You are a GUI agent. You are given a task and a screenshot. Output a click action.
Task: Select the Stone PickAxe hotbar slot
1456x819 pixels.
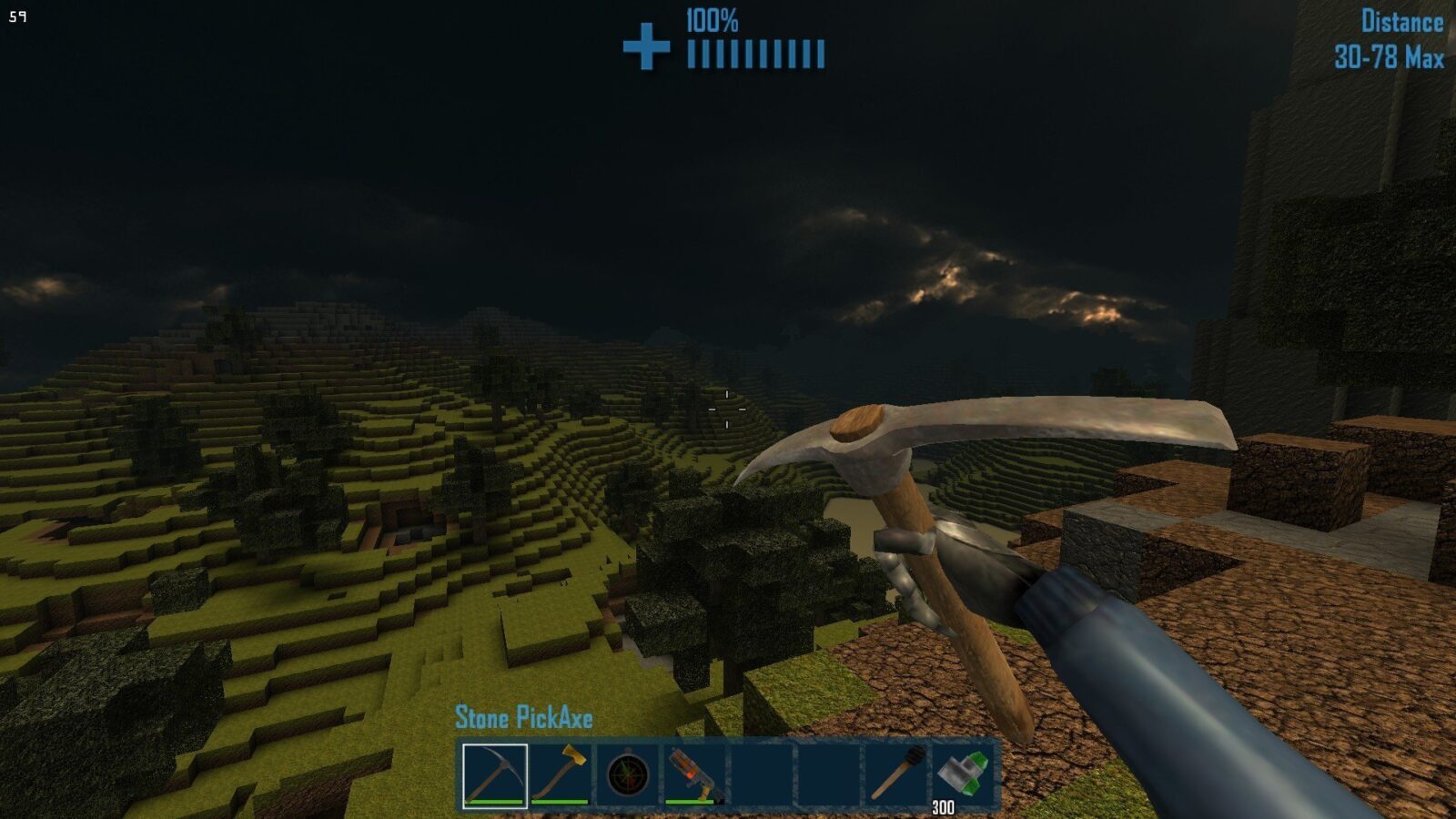point(494,775)
